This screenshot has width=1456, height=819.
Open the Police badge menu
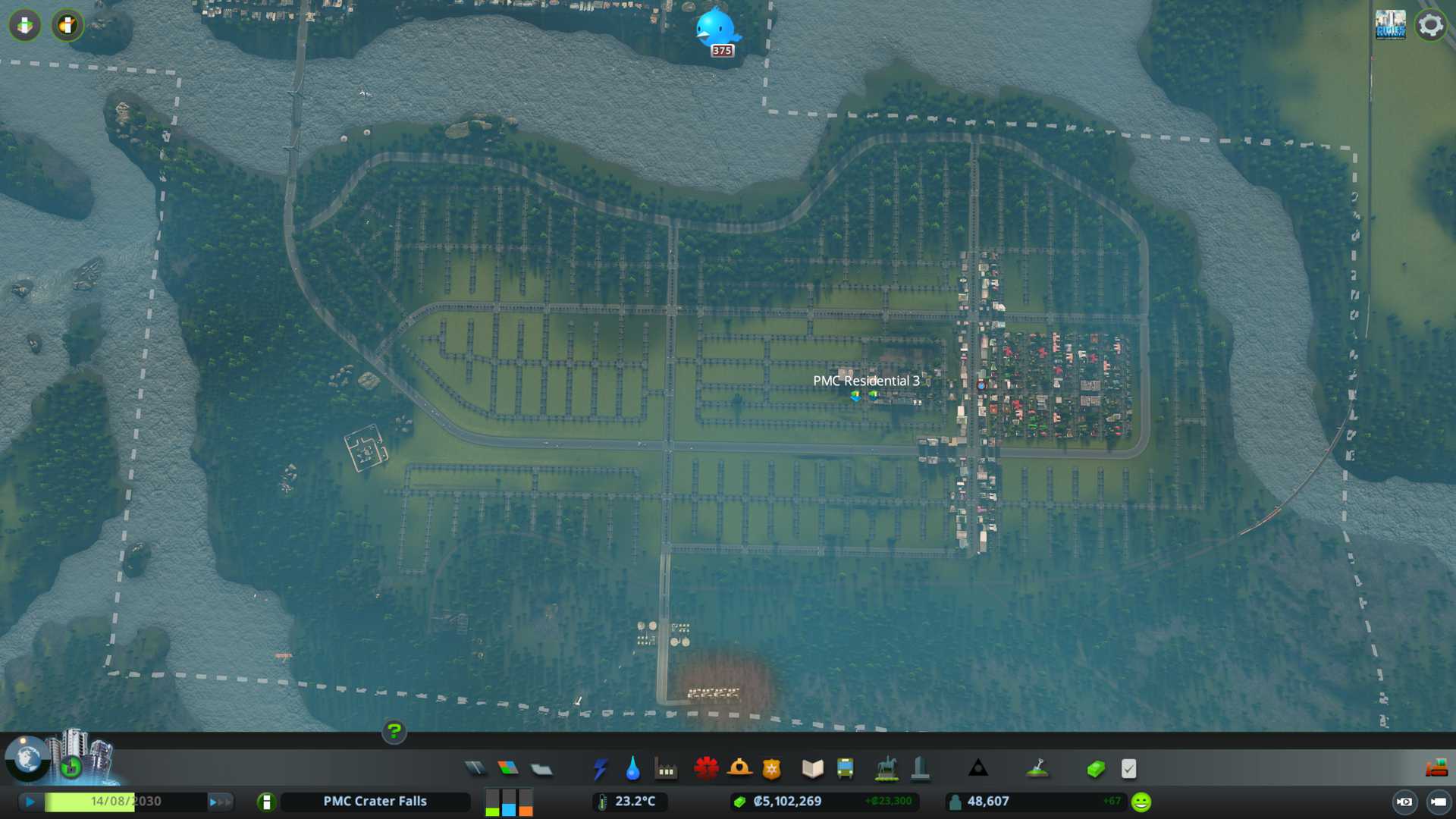[772, 769]
